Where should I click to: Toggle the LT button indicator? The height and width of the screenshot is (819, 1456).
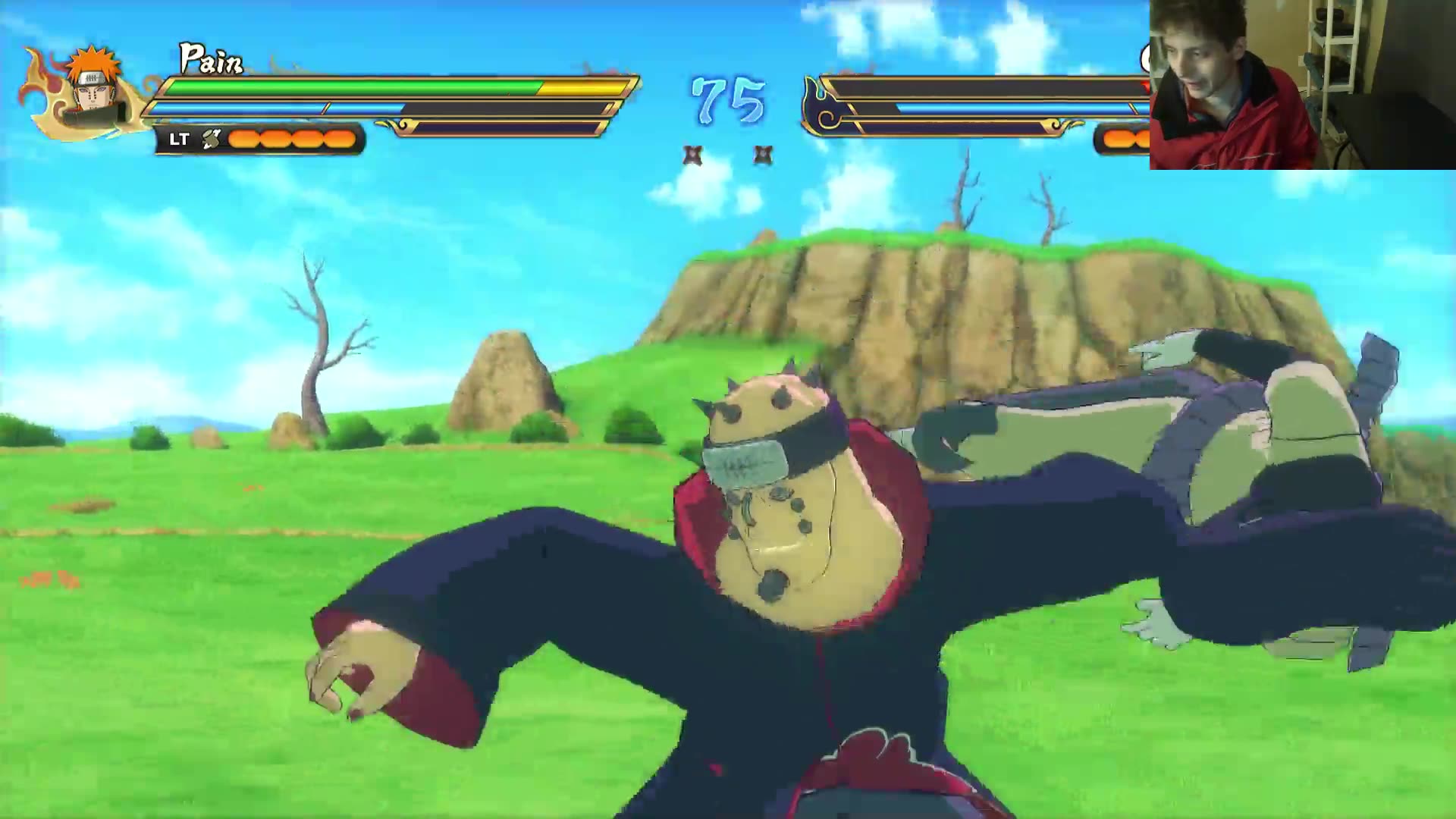(177, 140)
